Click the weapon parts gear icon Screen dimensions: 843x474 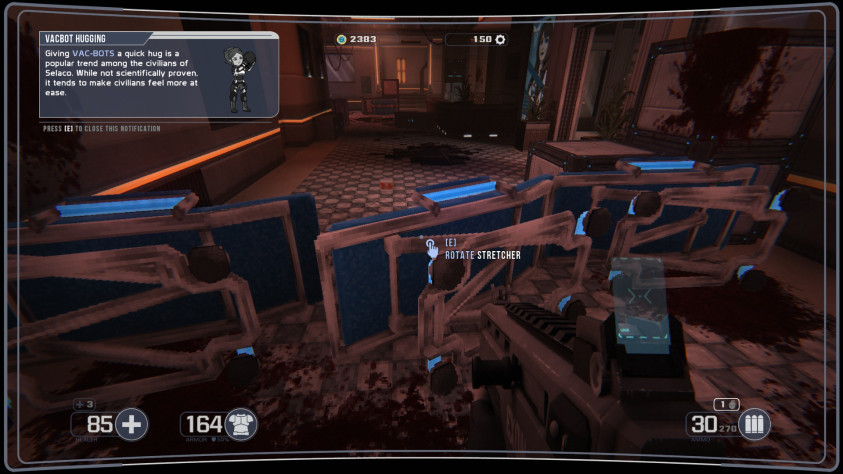click(500, 40)
